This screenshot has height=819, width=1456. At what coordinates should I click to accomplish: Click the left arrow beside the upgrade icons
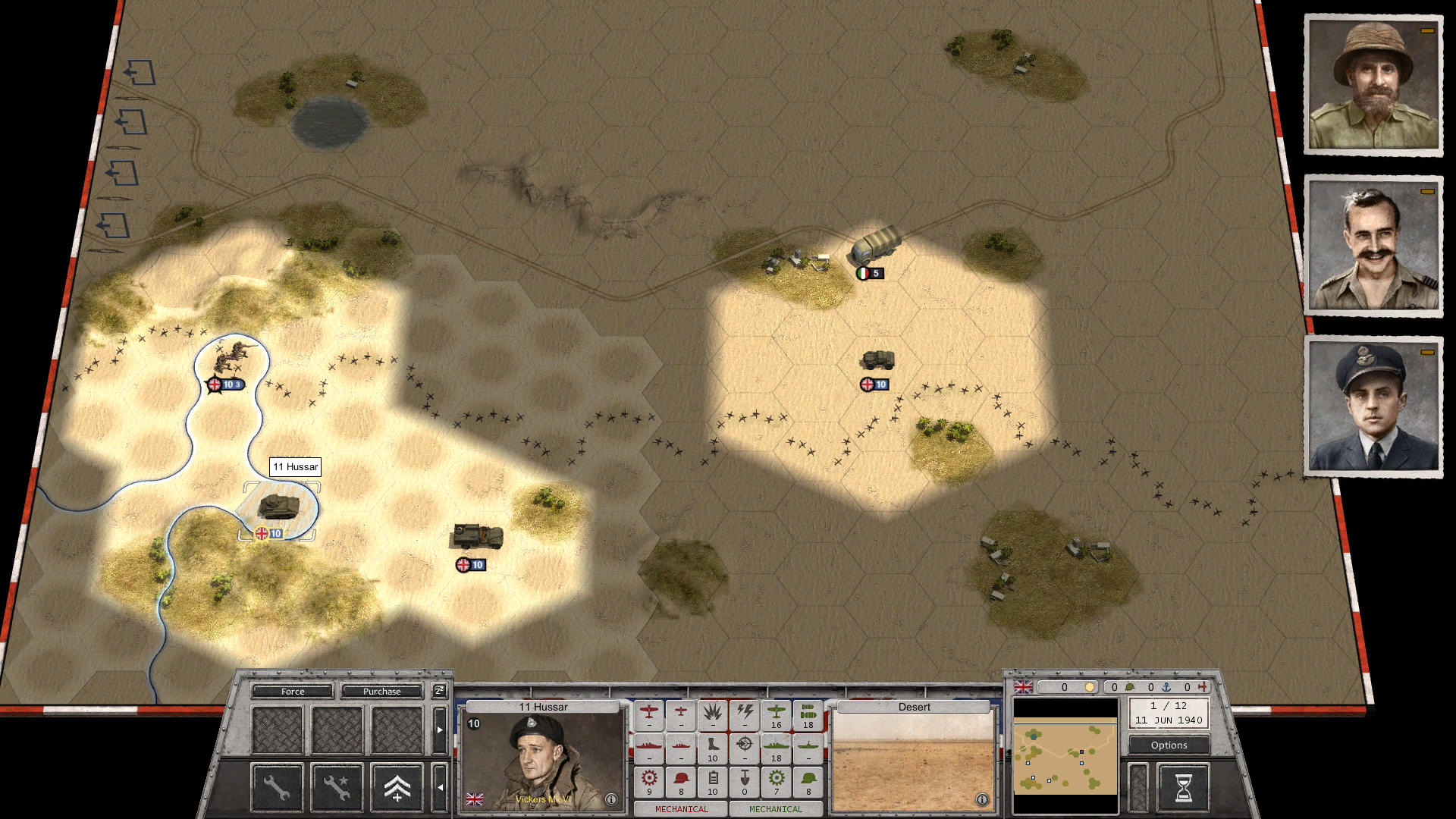point(441,788)
